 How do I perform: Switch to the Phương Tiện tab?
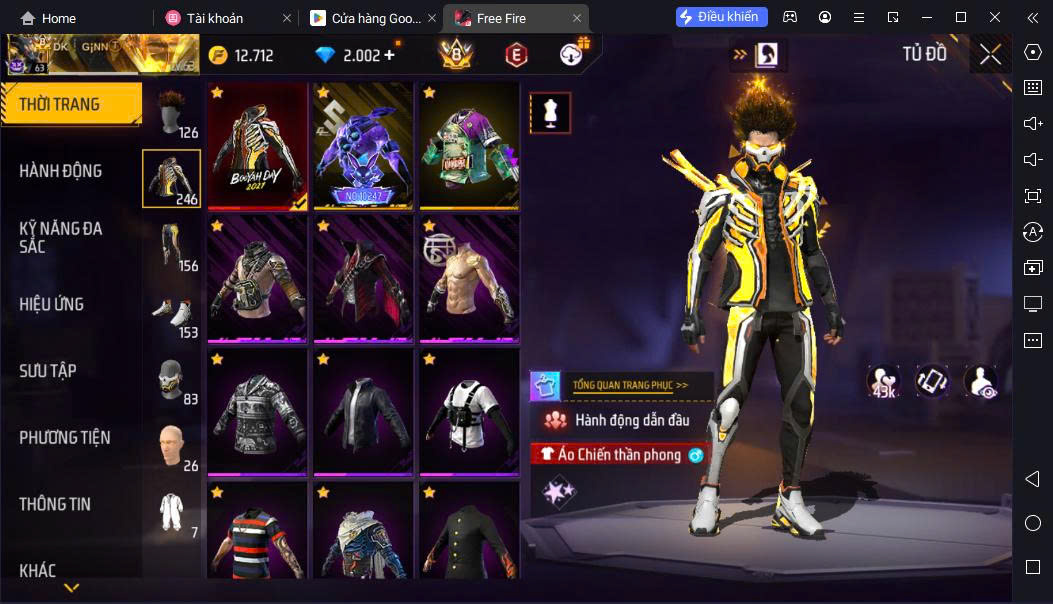pos(65,437)
